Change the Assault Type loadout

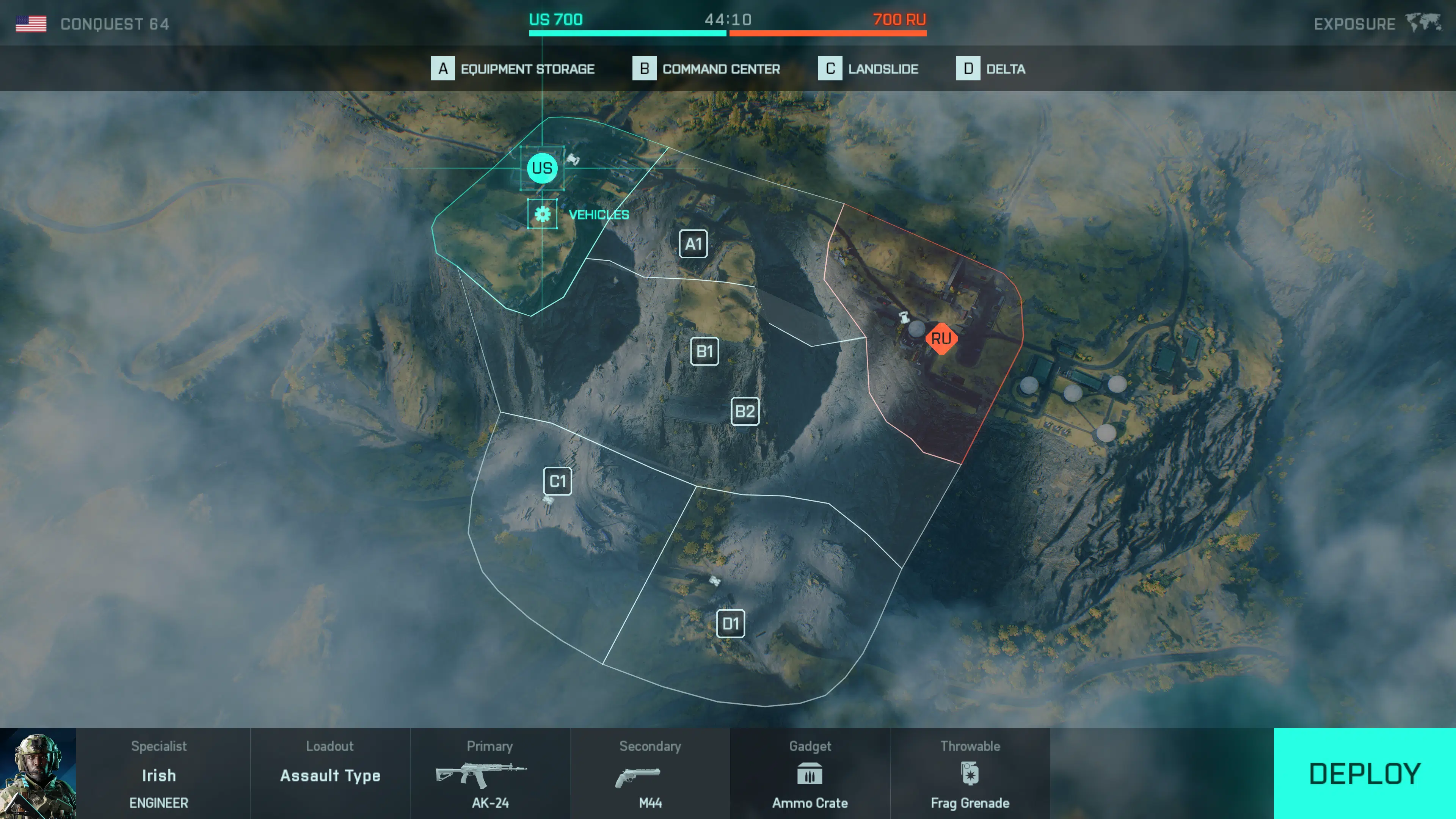(x=330, y=774)
